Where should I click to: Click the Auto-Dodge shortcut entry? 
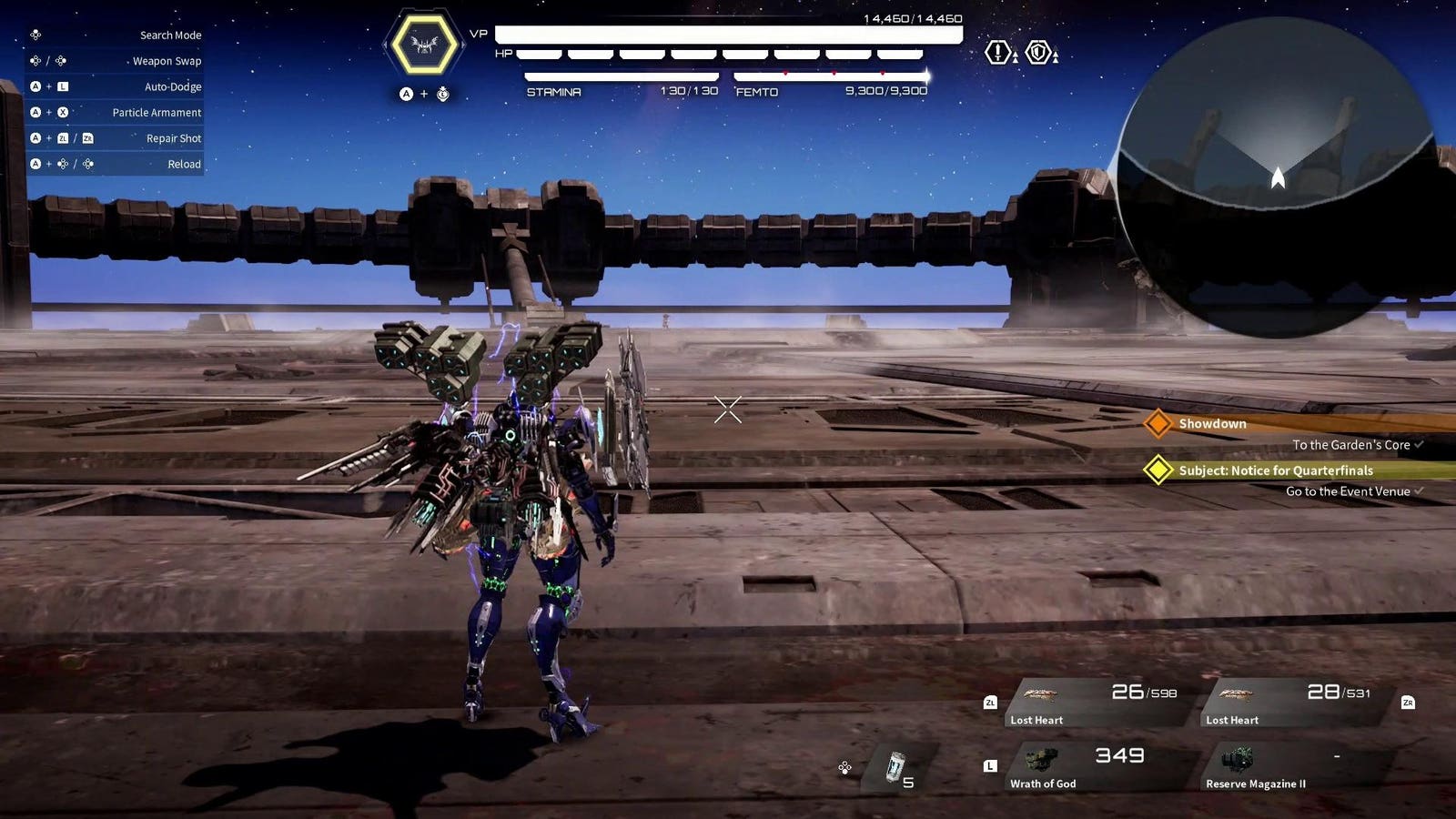[x=173, y=86]
